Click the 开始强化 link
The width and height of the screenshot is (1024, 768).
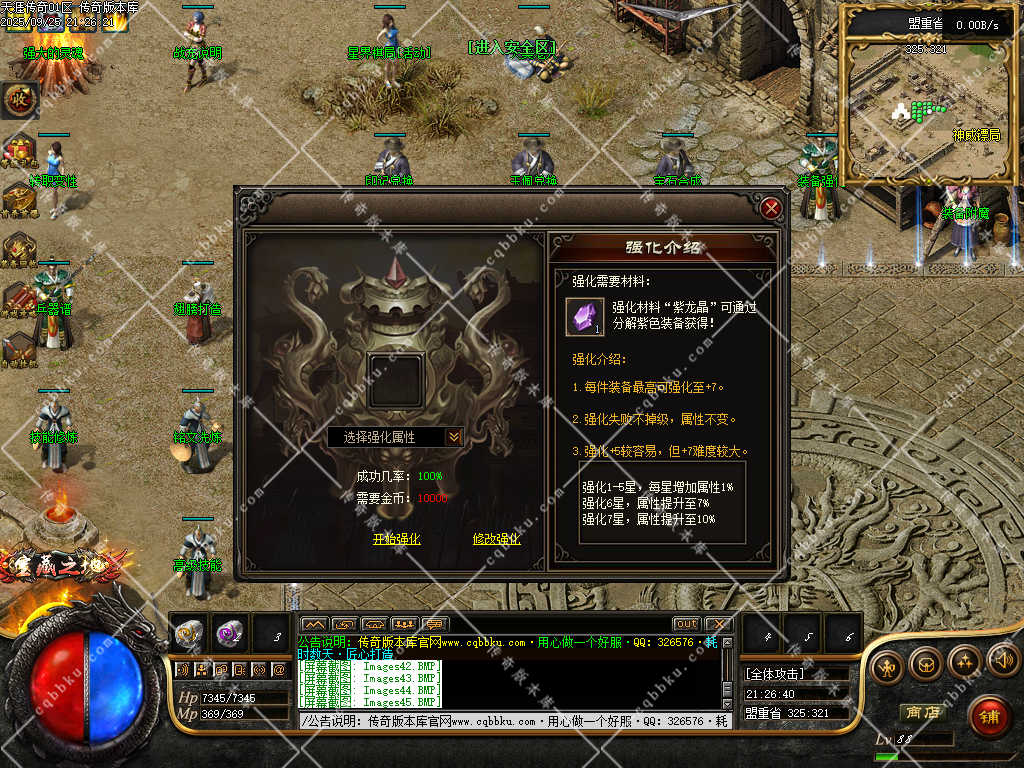[396, 539]
